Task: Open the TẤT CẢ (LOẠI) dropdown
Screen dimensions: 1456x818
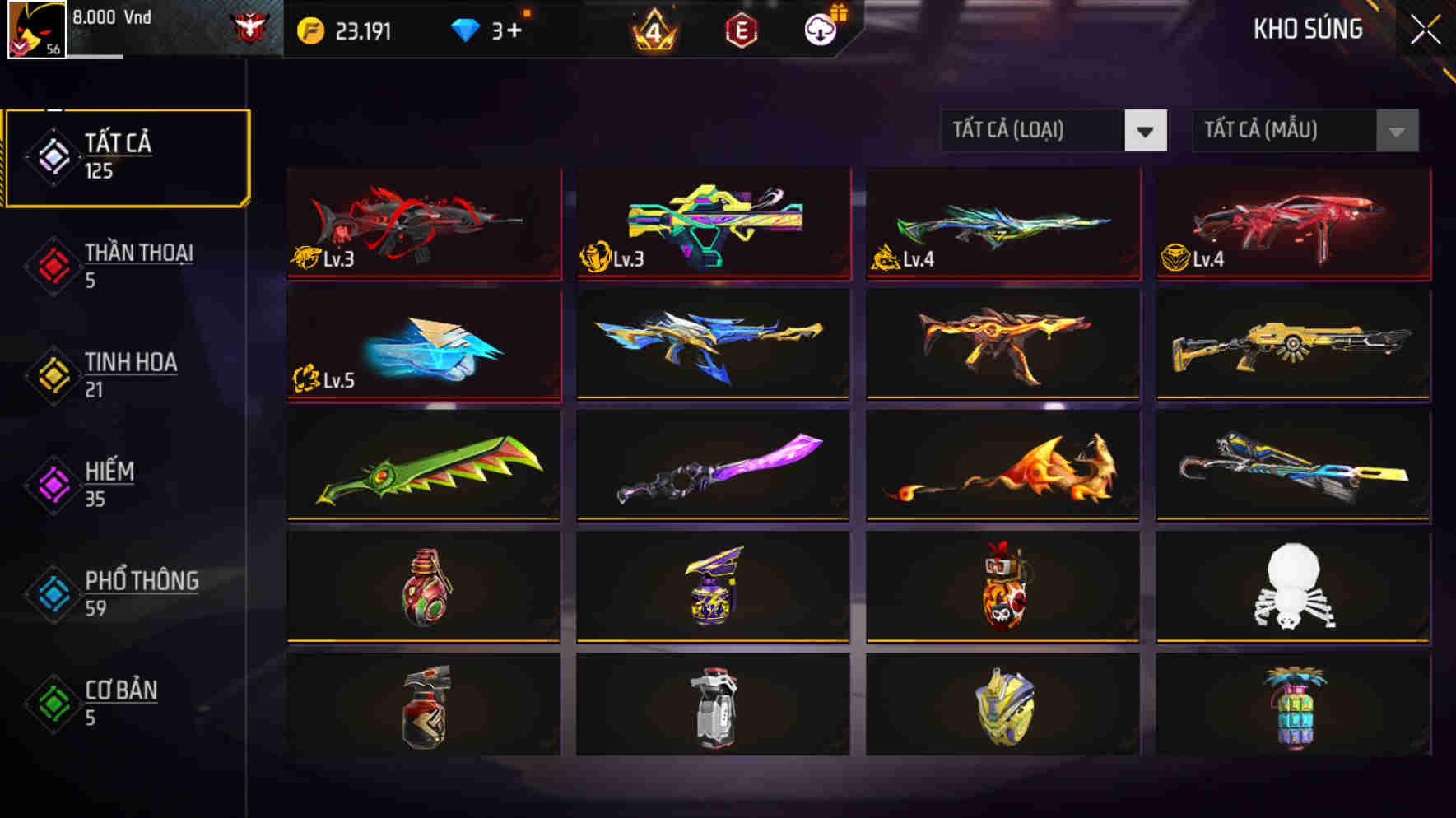Action: pos(1052,131)
